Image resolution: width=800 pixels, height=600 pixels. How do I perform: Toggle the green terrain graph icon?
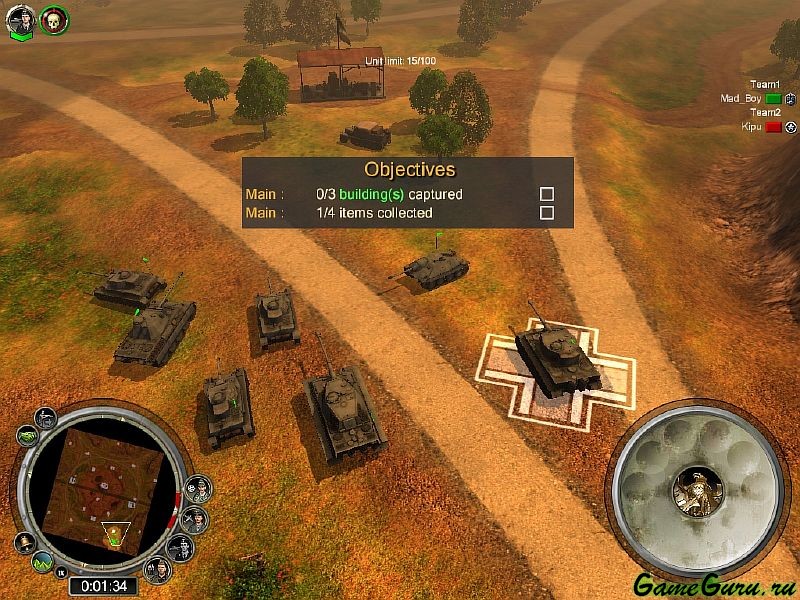click(x=42, y=562)
